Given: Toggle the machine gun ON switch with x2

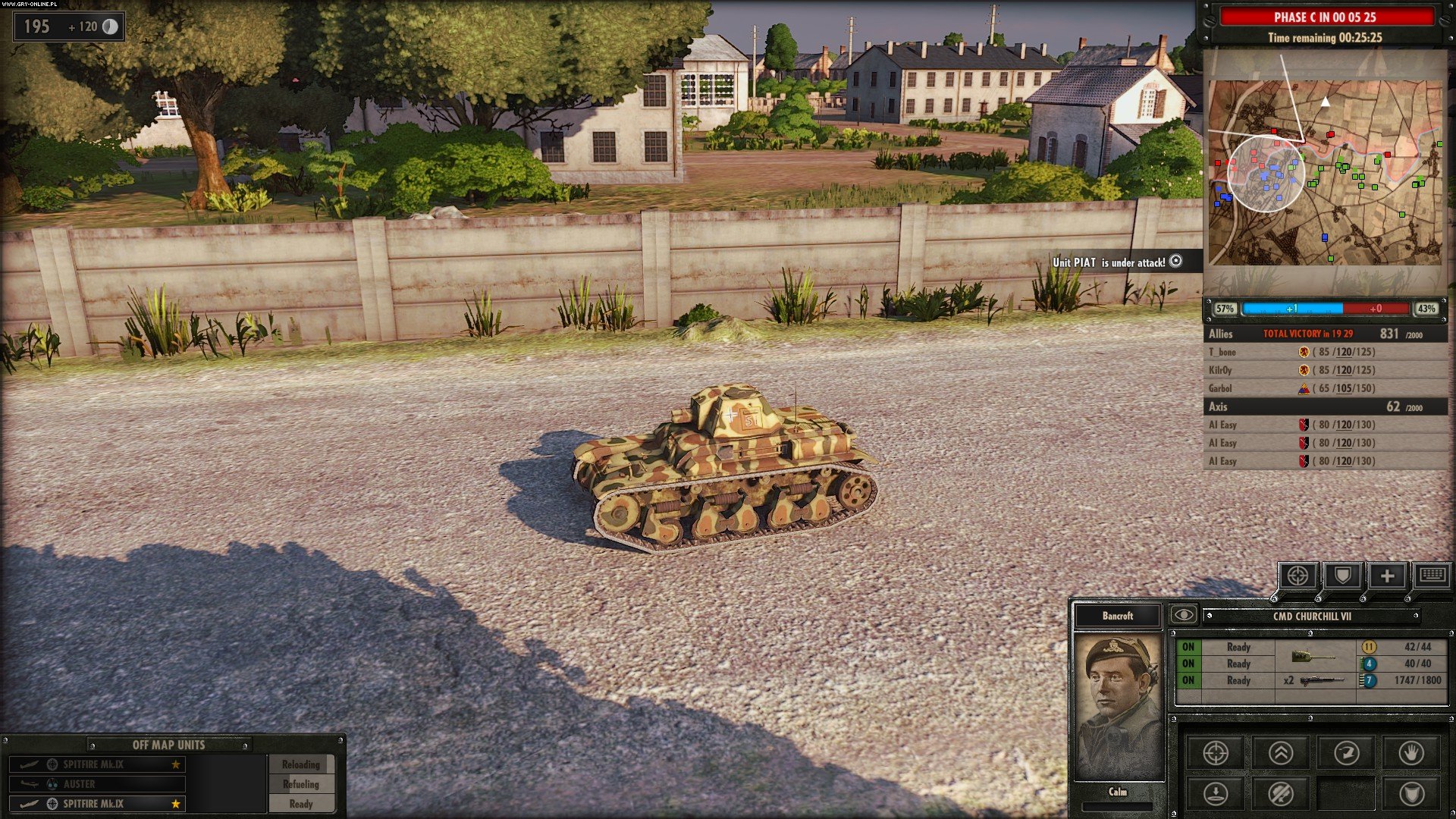Looking at the screenshot, I should 1188,680.
